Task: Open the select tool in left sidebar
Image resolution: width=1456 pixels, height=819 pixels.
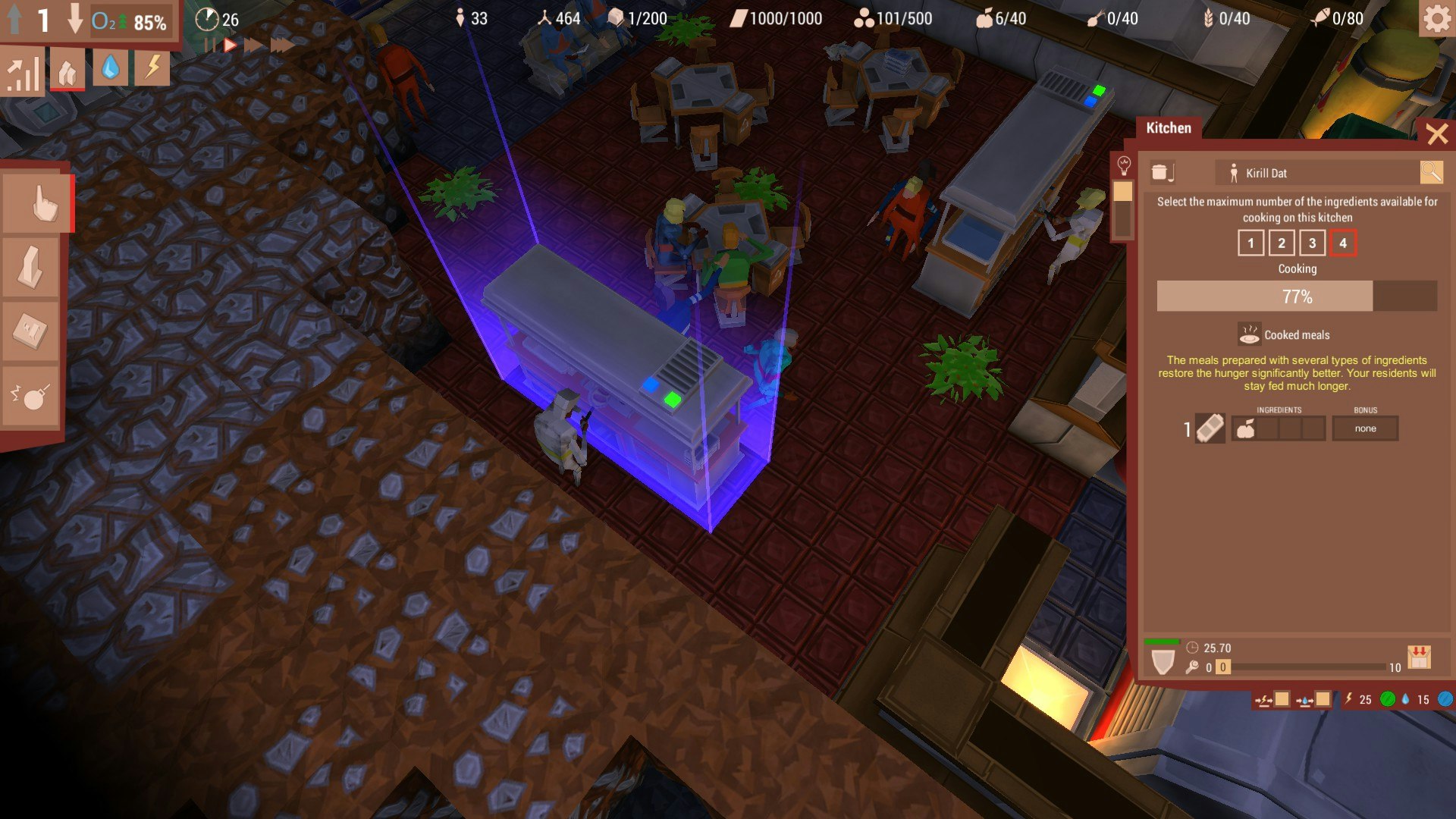Action: click(30, 202)
